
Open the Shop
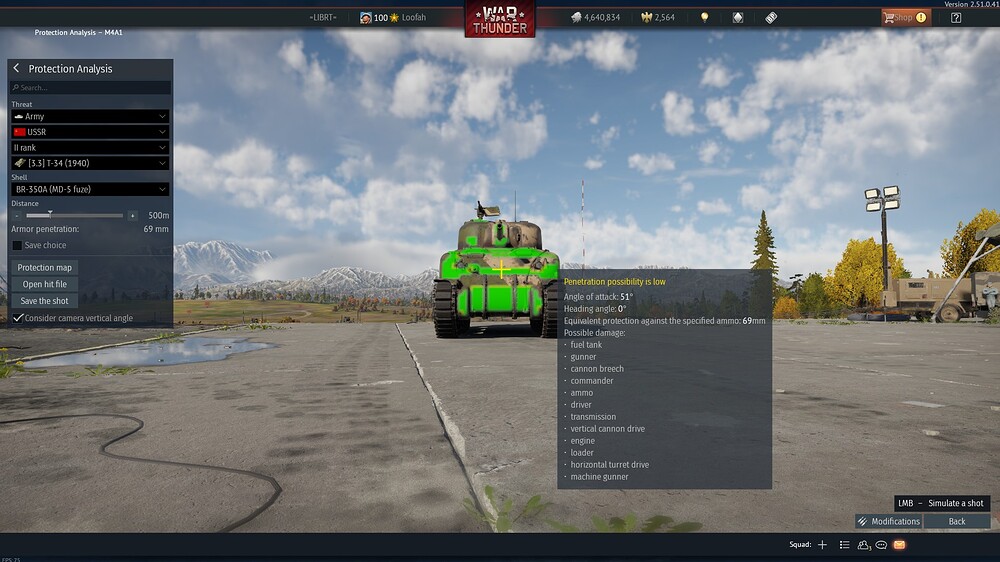(903, 17)
